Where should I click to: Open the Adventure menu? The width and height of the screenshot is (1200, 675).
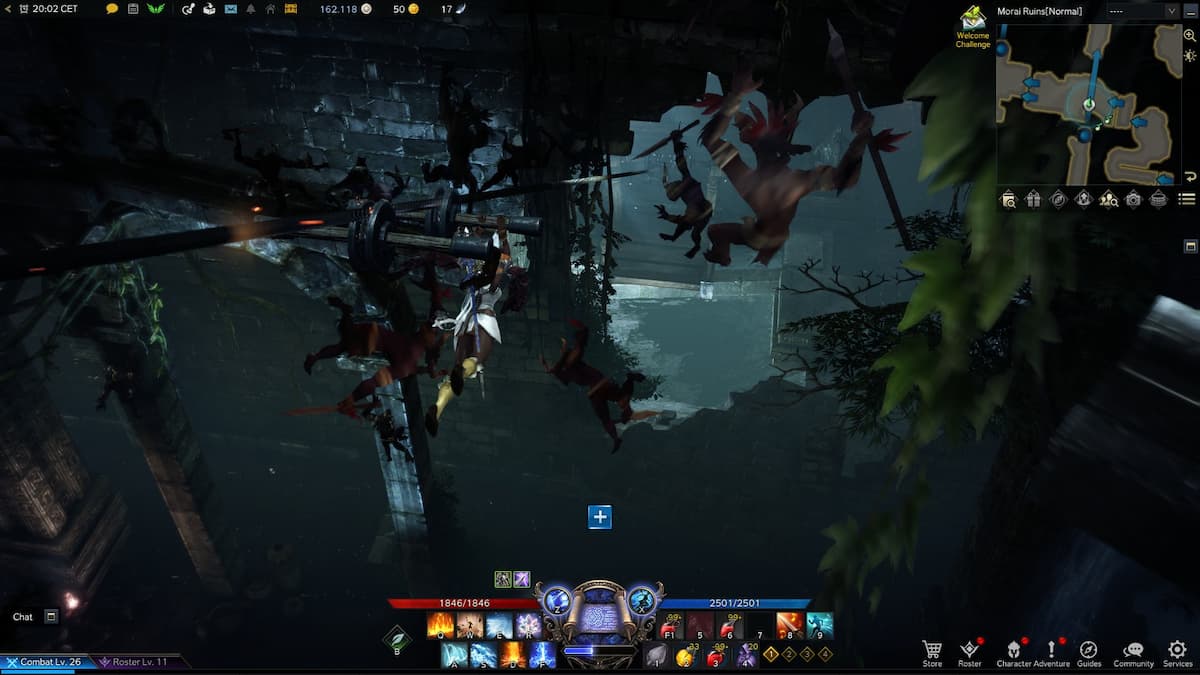click(x=1051, y=652)
